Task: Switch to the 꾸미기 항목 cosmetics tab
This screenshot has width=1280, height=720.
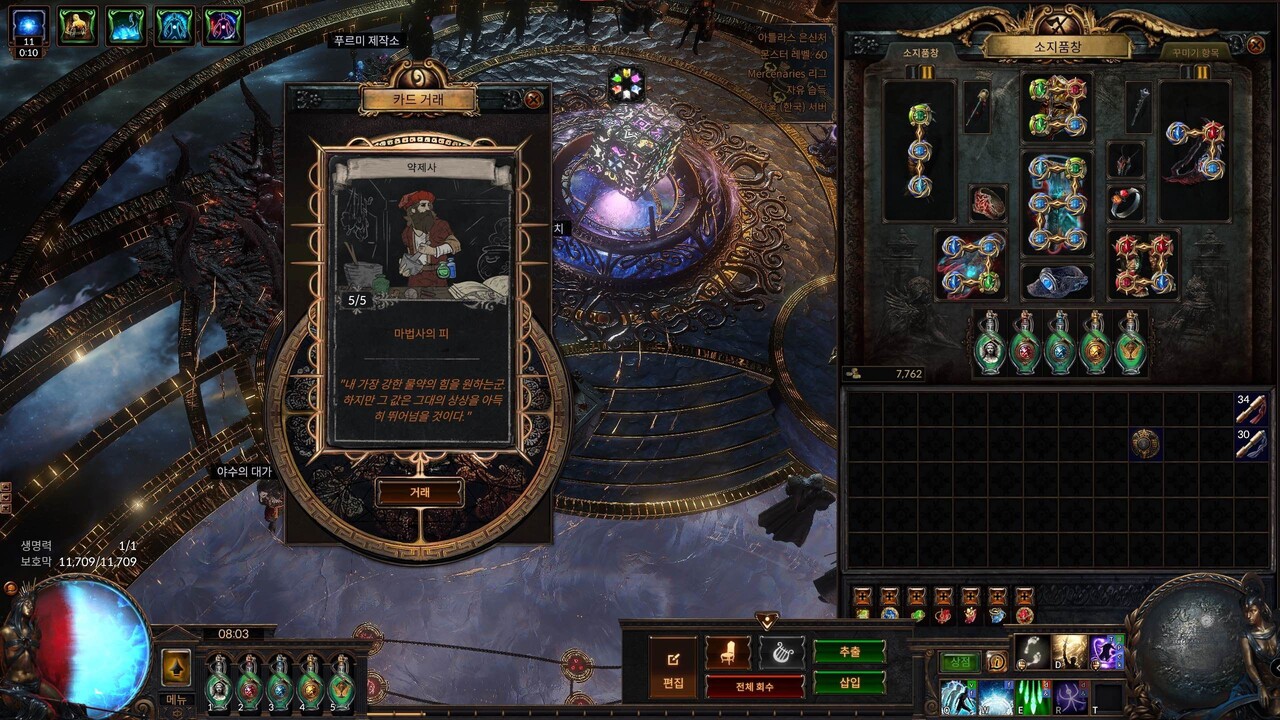Action: pos(1195,52)
